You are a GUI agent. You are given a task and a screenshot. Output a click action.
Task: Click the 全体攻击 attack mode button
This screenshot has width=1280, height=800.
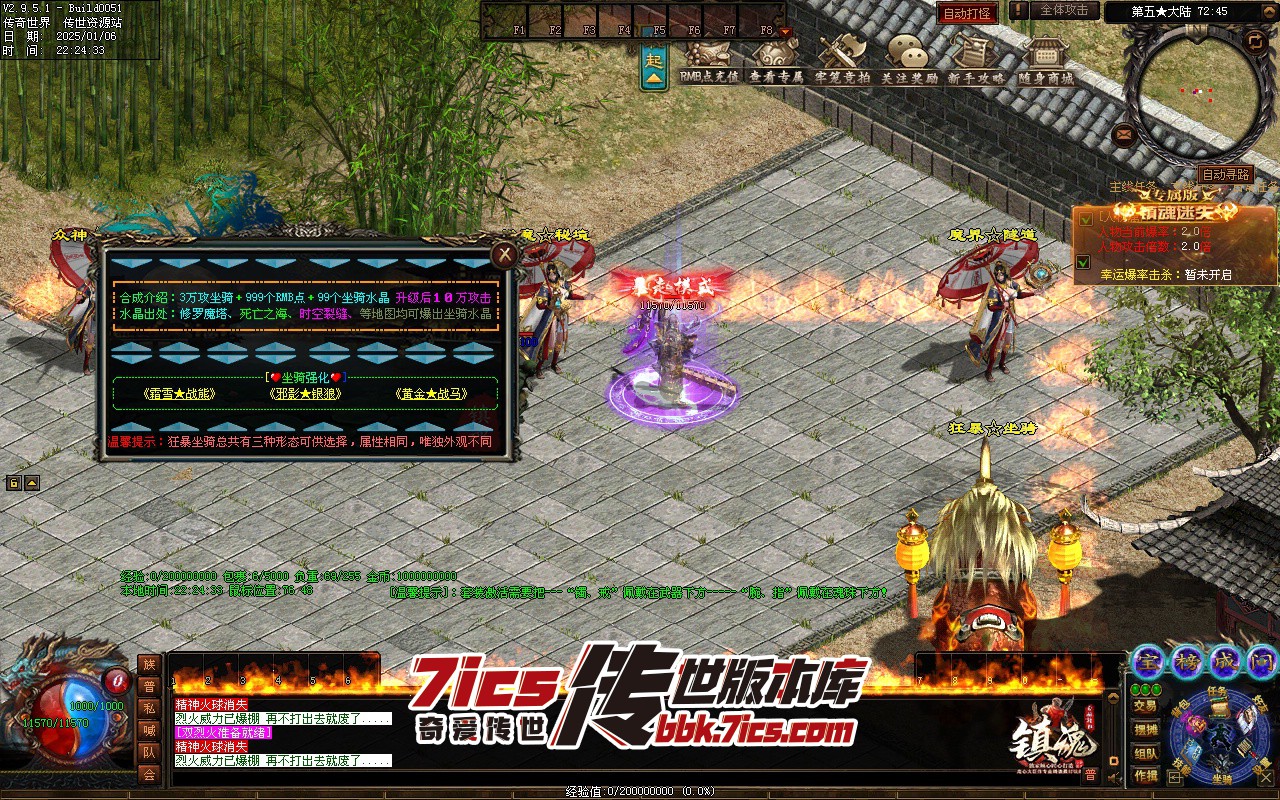point(1063,11)
